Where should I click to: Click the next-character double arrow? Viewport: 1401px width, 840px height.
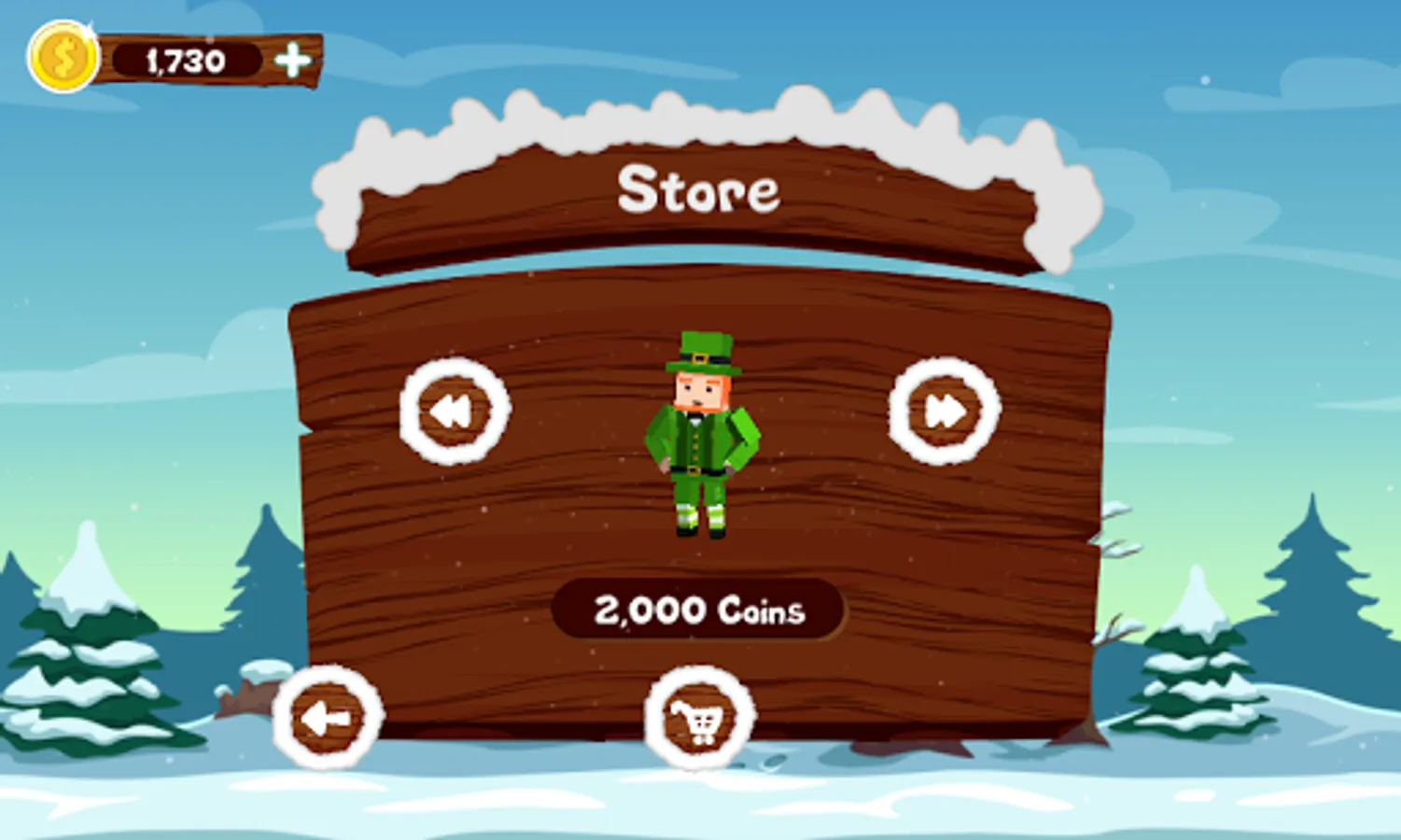pos(944,411)
